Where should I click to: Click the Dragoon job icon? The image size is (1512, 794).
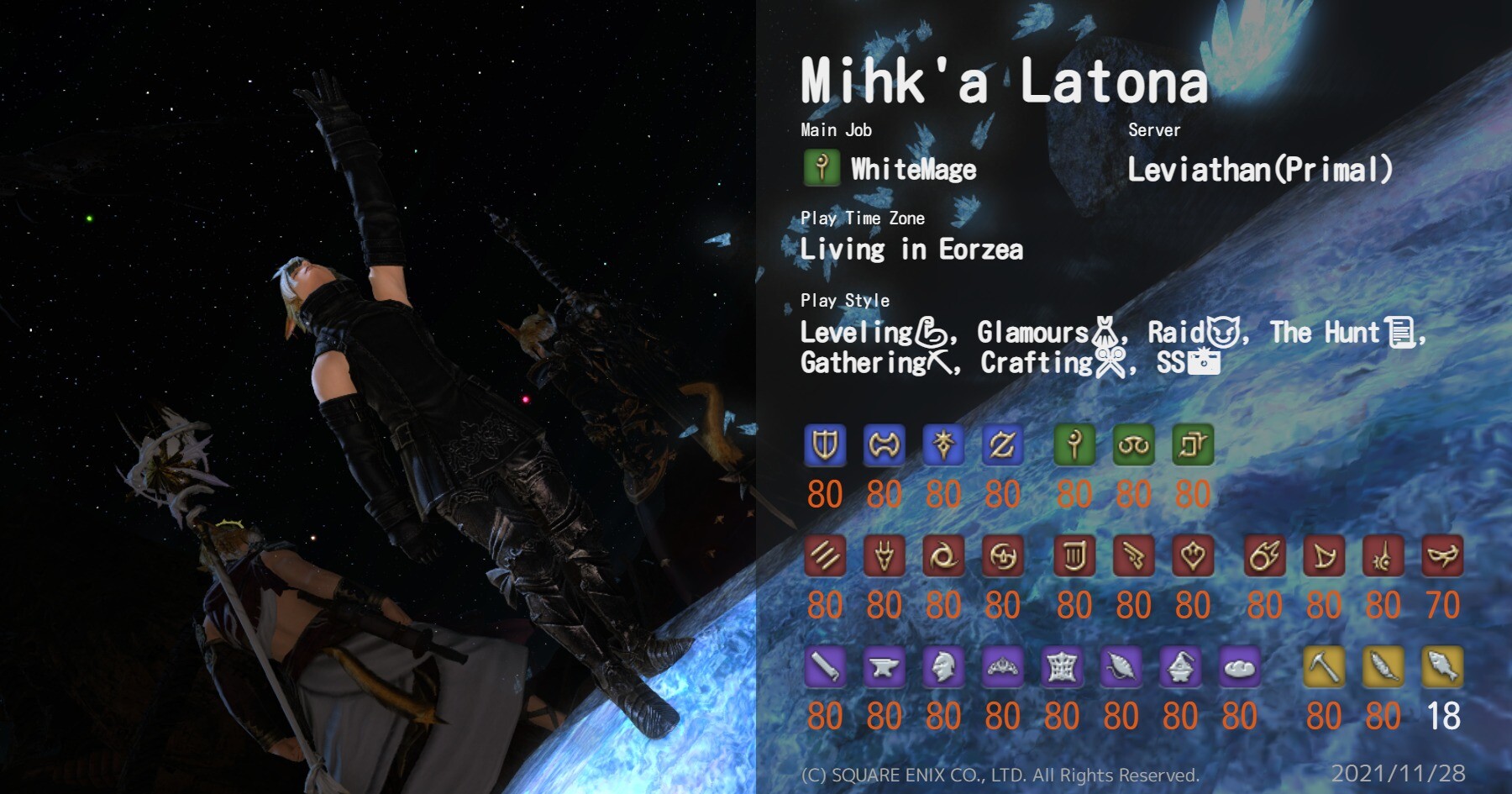tap(884, 555)
